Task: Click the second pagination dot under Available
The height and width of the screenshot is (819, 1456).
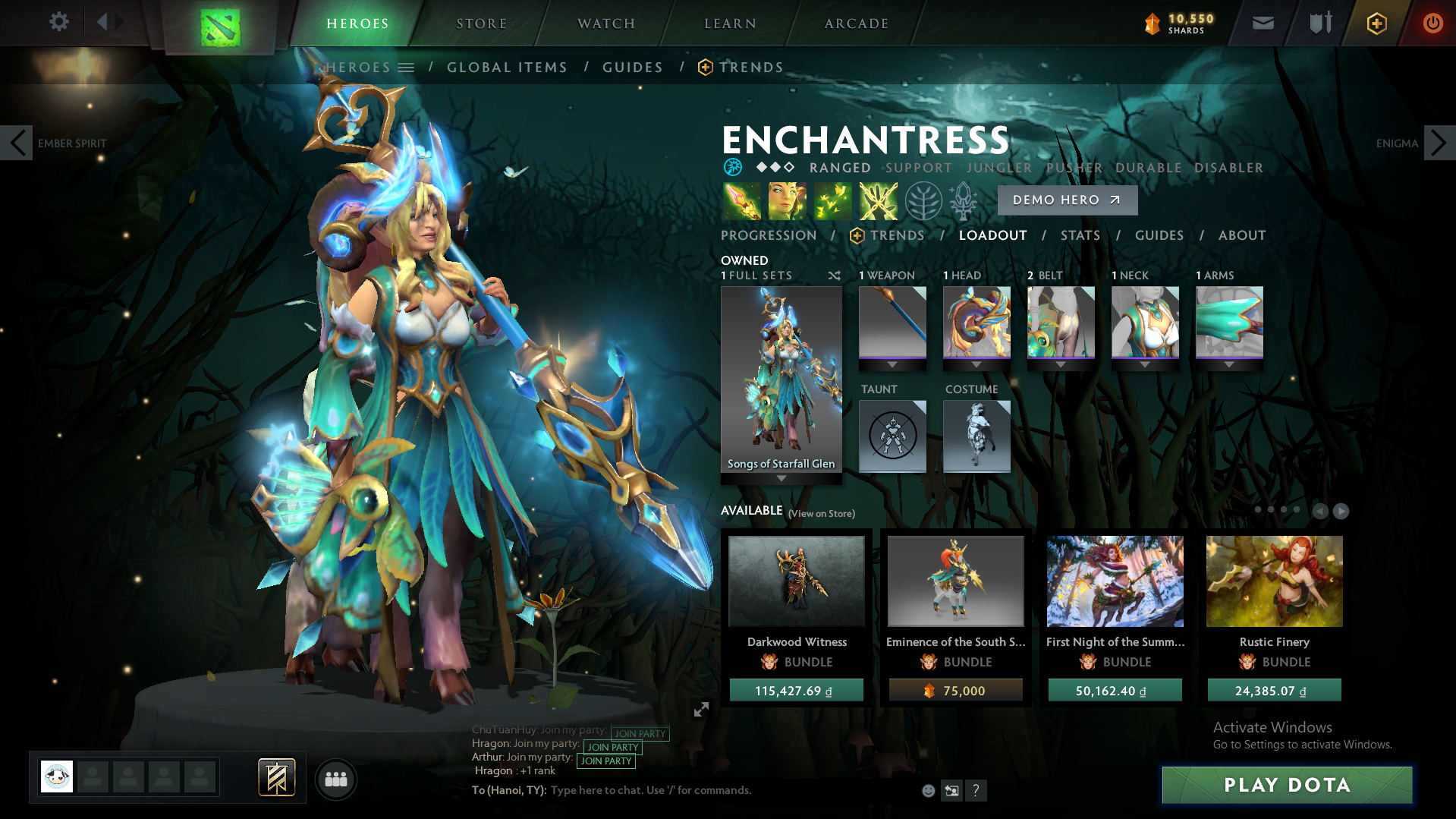Action: coord(1269,510)
